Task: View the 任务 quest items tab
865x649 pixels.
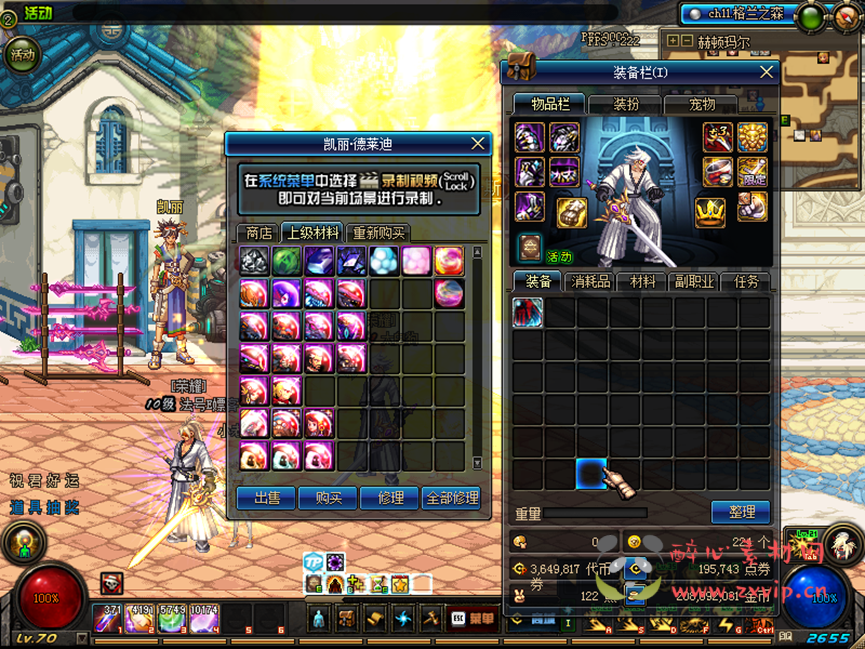Action: pyautogui.click(x=746, y=282)
